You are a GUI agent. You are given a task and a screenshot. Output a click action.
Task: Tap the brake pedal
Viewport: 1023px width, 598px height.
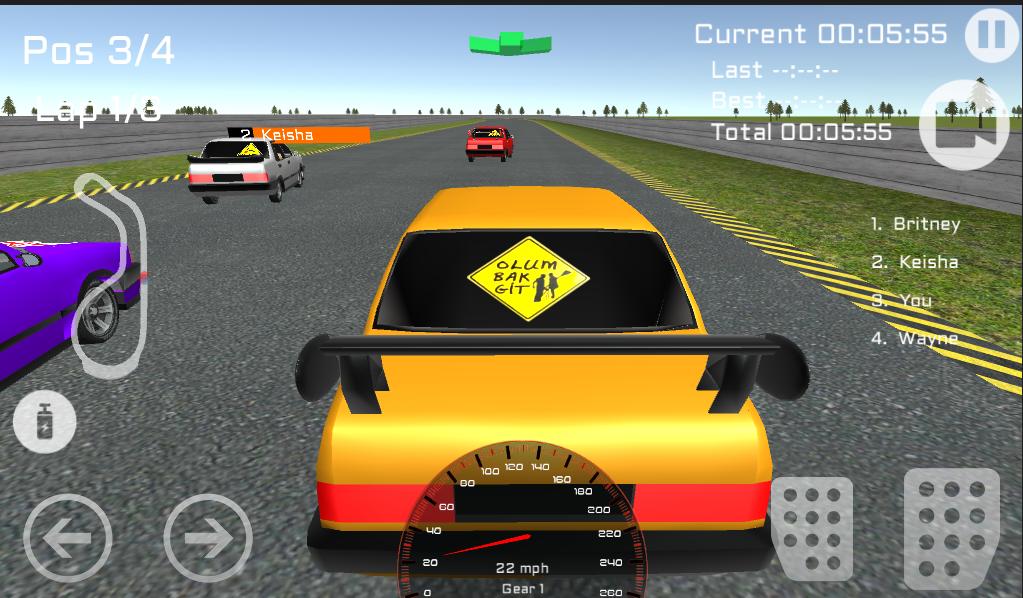click(811, 528)
